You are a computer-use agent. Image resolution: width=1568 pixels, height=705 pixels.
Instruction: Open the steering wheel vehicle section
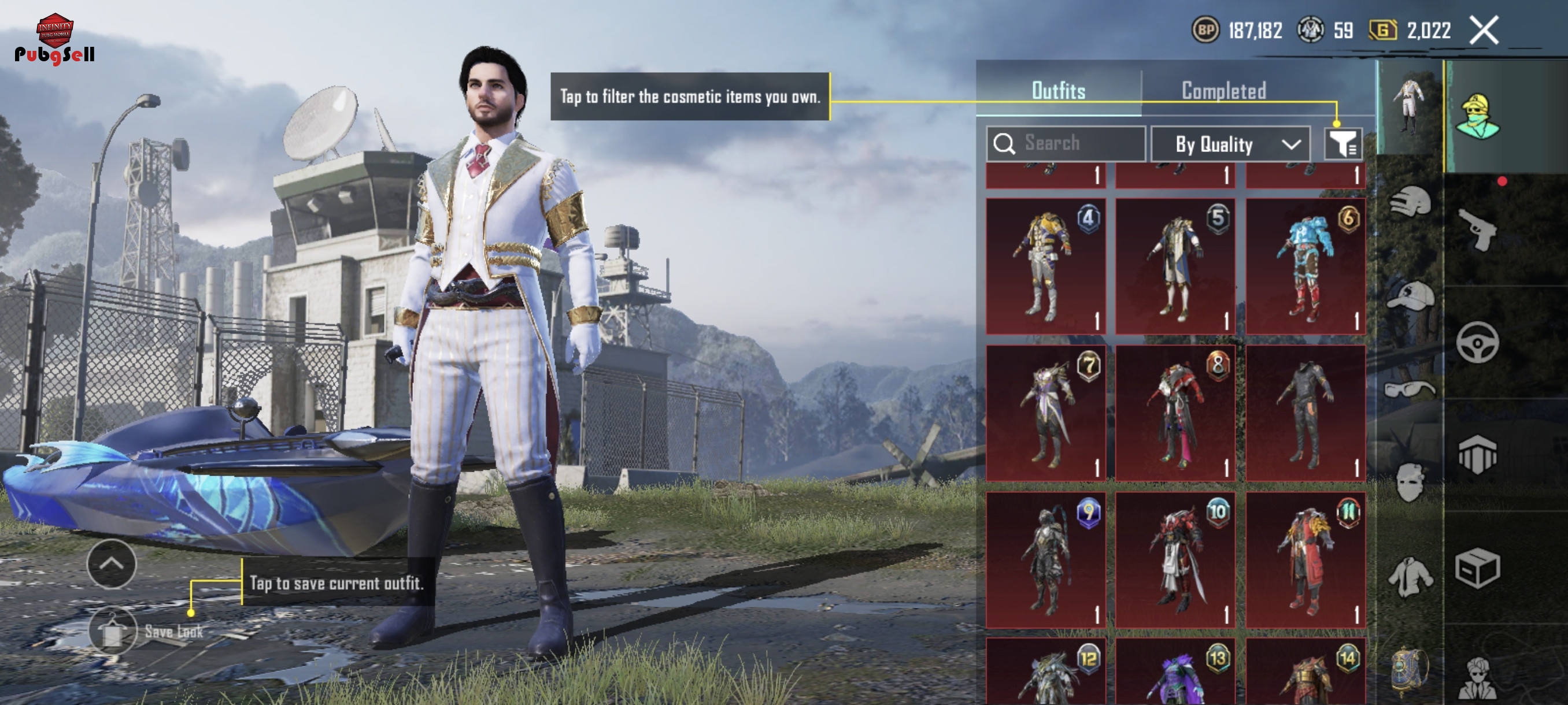[x=1477, y=343]
